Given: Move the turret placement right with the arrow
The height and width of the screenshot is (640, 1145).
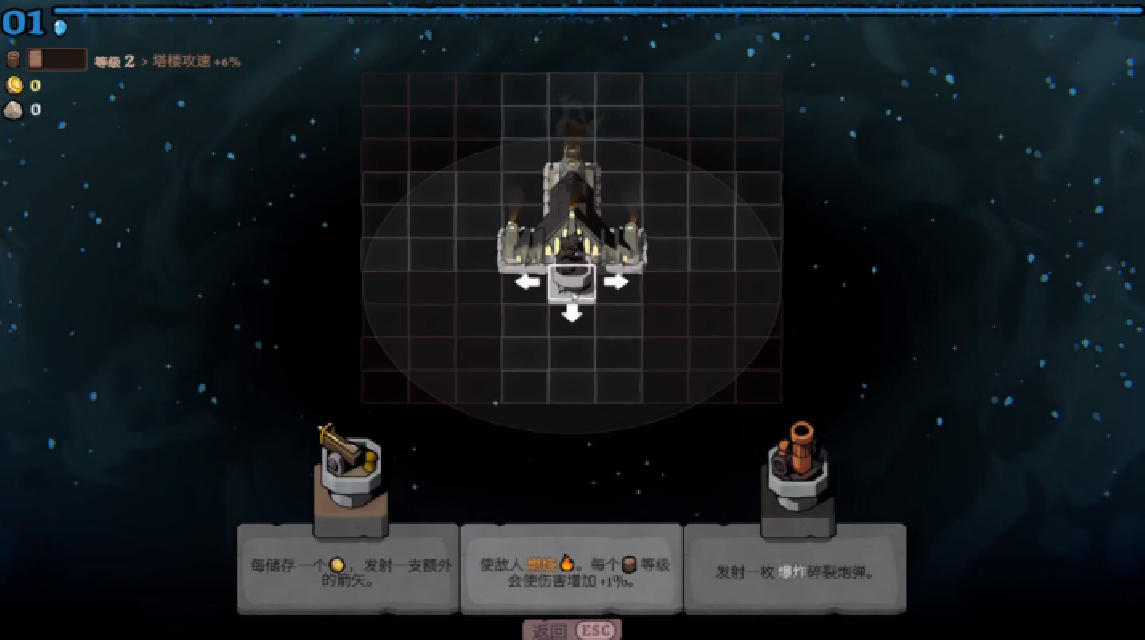Looking at the screenshot, I should coord(616,282).
